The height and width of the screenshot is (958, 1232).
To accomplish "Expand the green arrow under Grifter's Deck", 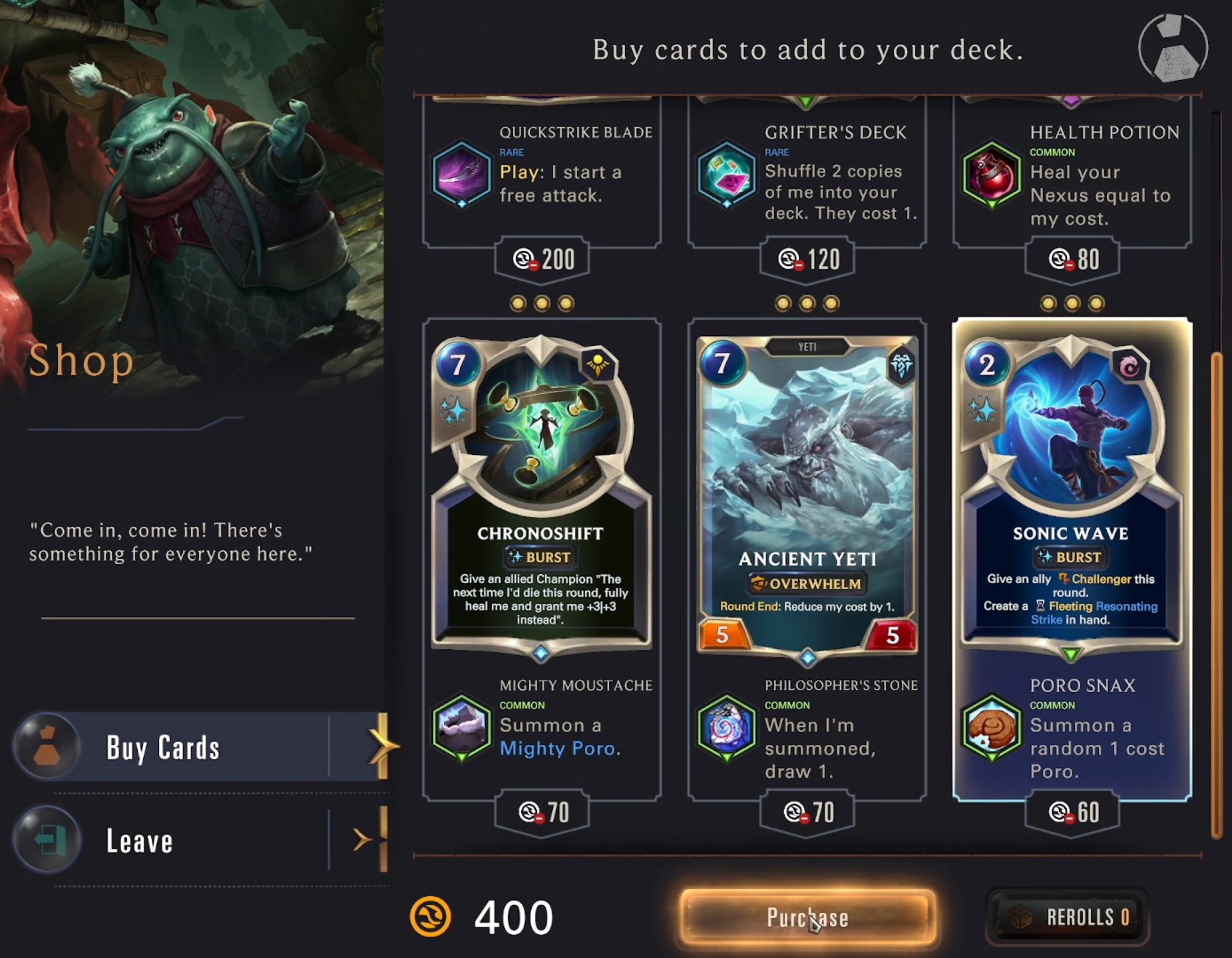I will (x=805, y=100).
